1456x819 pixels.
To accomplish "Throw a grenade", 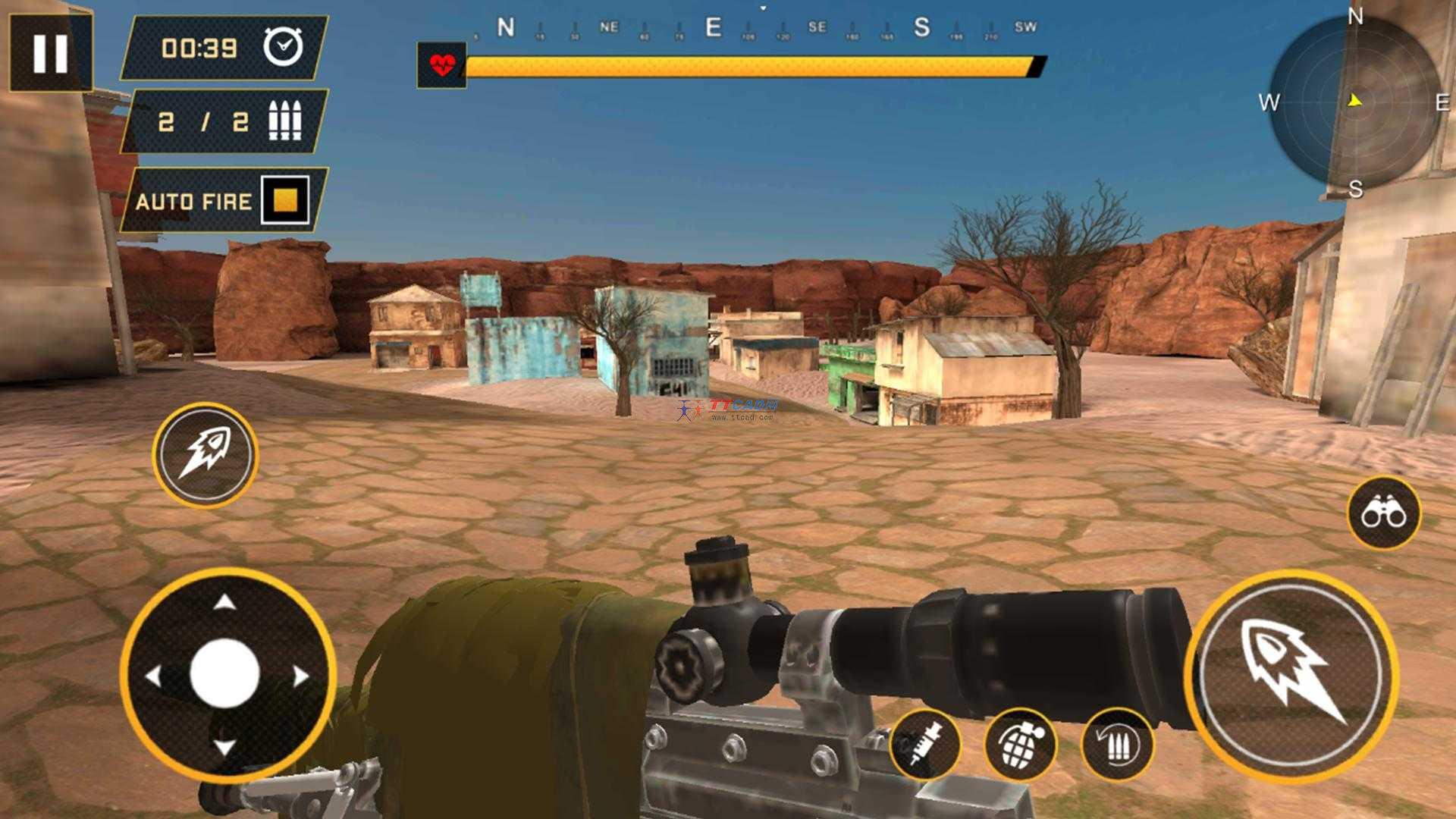I will point(1021,745).
